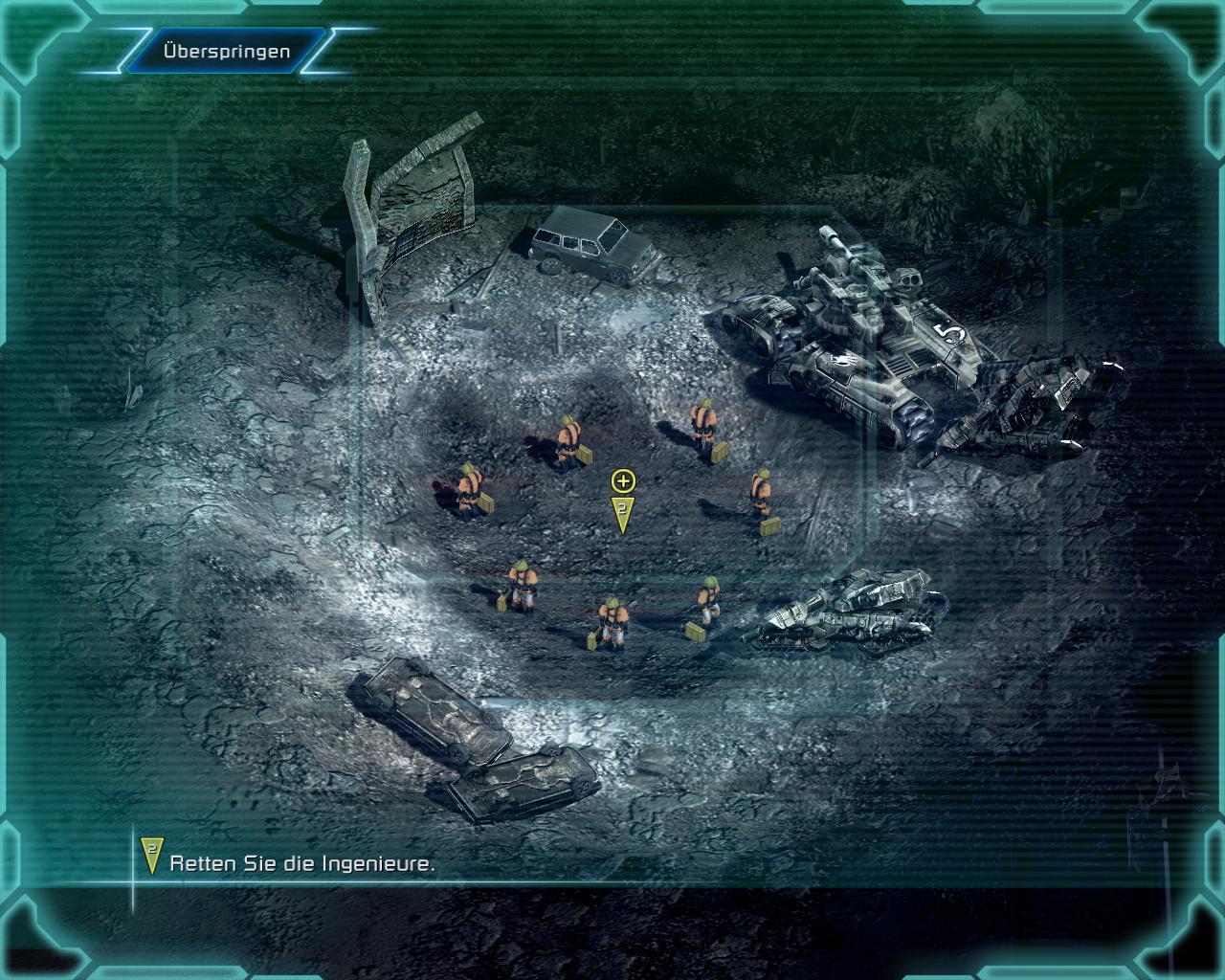Select the yellow objective marker above the engineers

622,502
